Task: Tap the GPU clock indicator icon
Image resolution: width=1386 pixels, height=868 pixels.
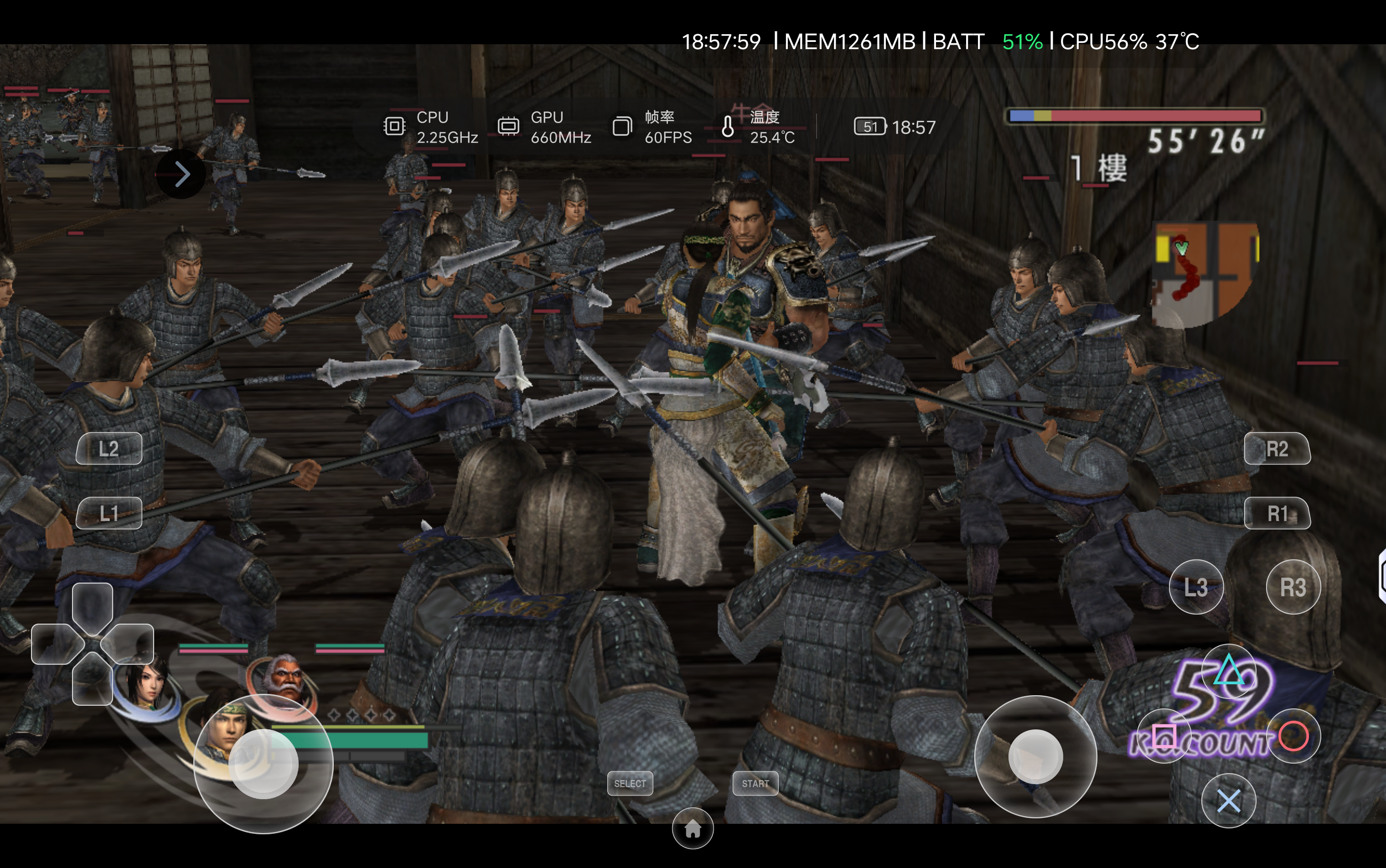Action: [509, 127]
